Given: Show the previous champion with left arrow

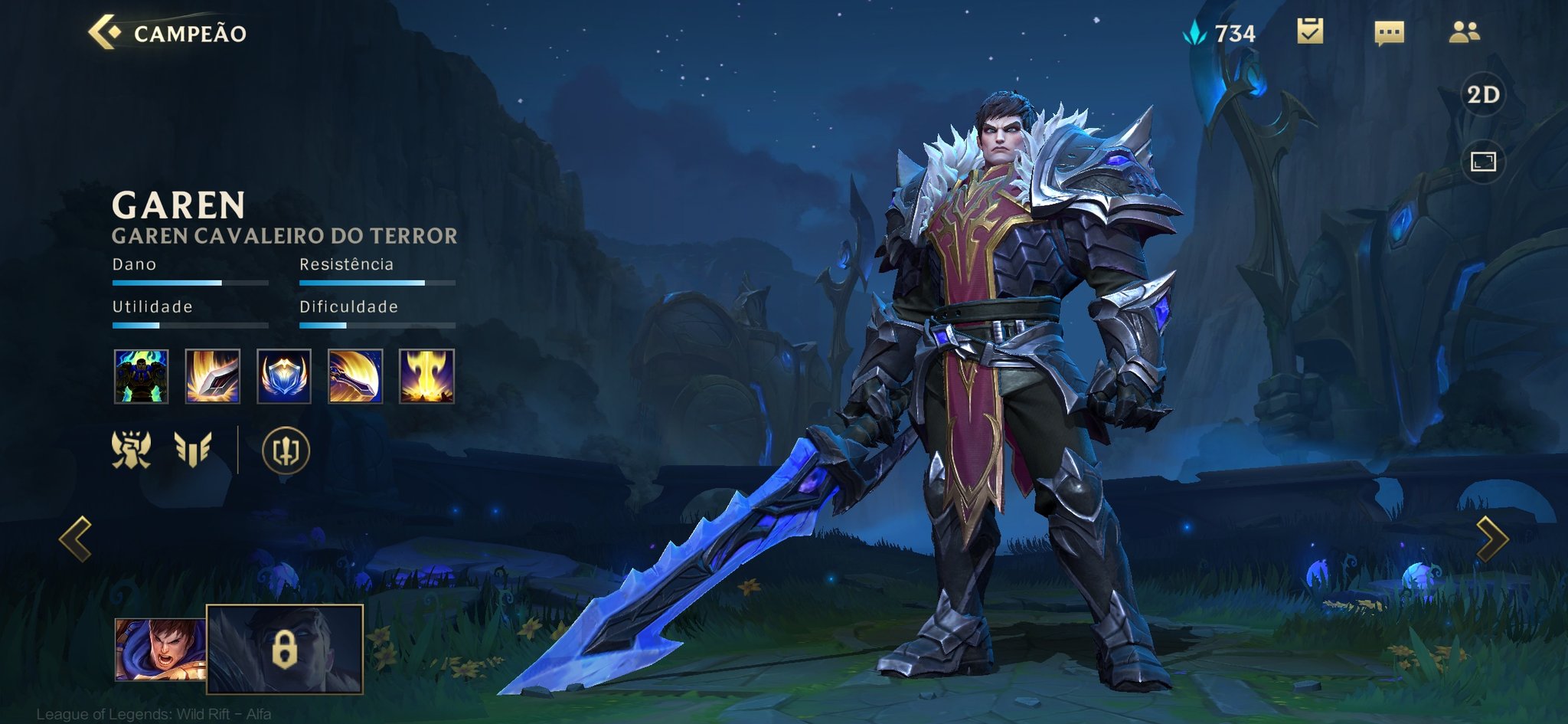Looking at the screenshot, I should 76,539.
